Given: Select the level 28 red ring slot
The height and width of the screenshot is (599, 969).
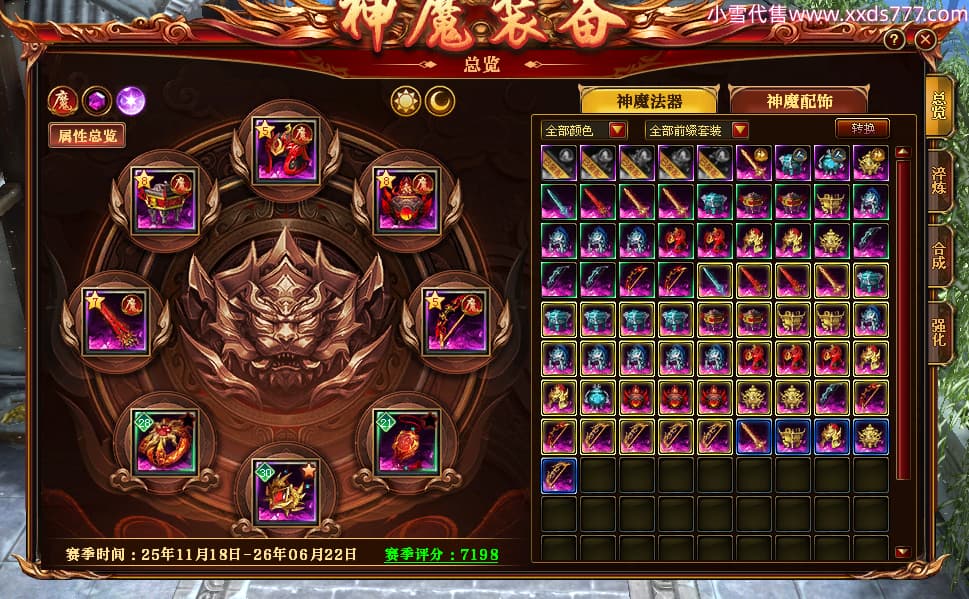Looking at the screenshot, I should 165,442.
